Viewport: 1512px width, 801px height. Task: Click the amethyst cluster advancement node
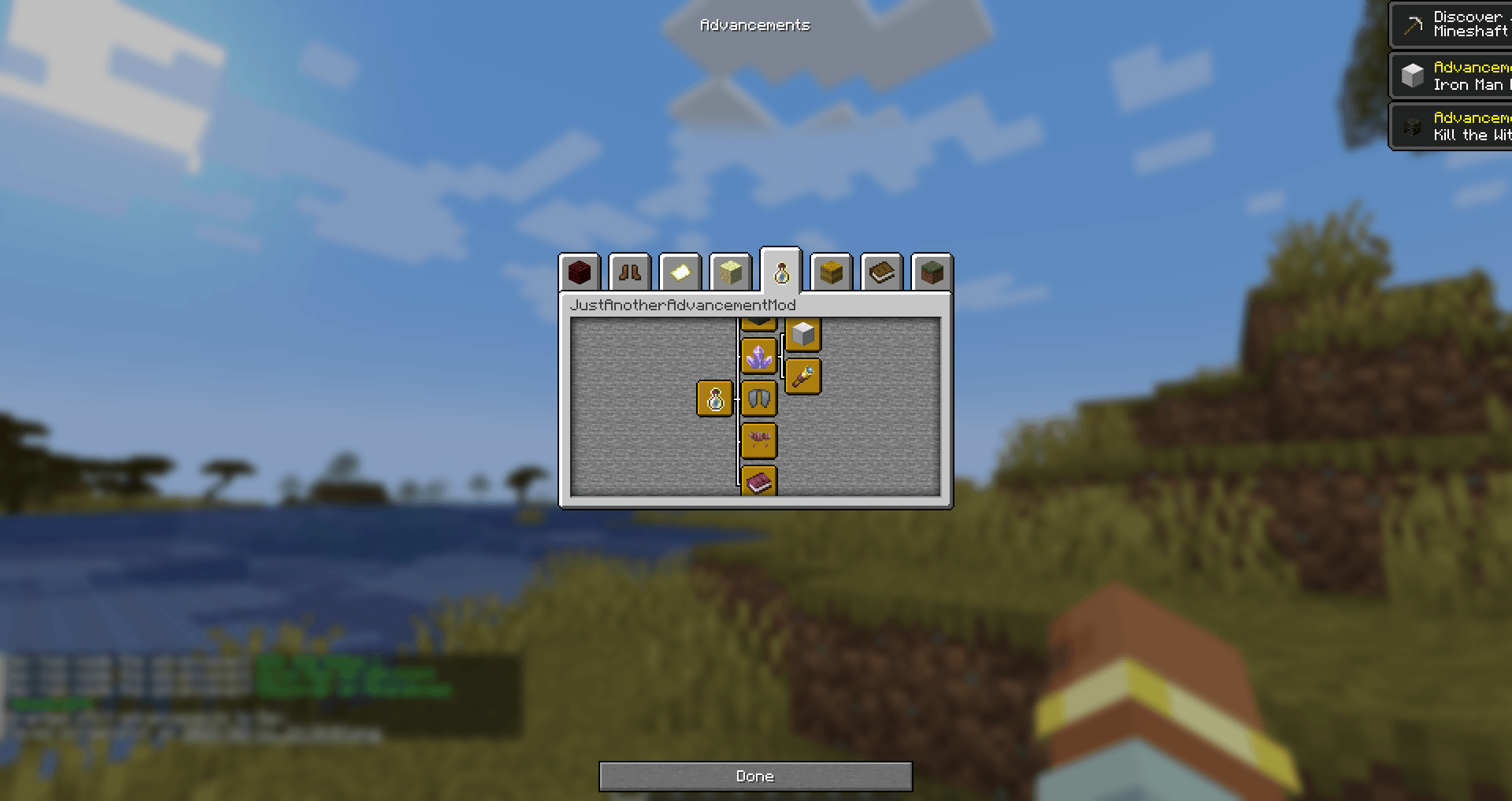(759, 356)
